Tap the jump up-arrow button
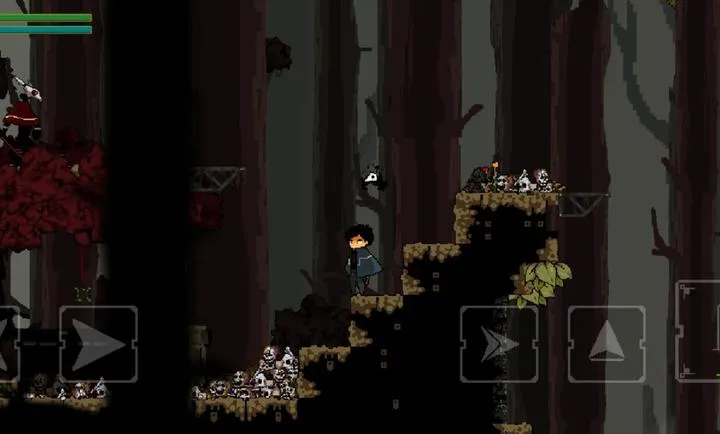The width and height of the screenshot is (720, 434). pyautogui.click(x=606, y=344)
